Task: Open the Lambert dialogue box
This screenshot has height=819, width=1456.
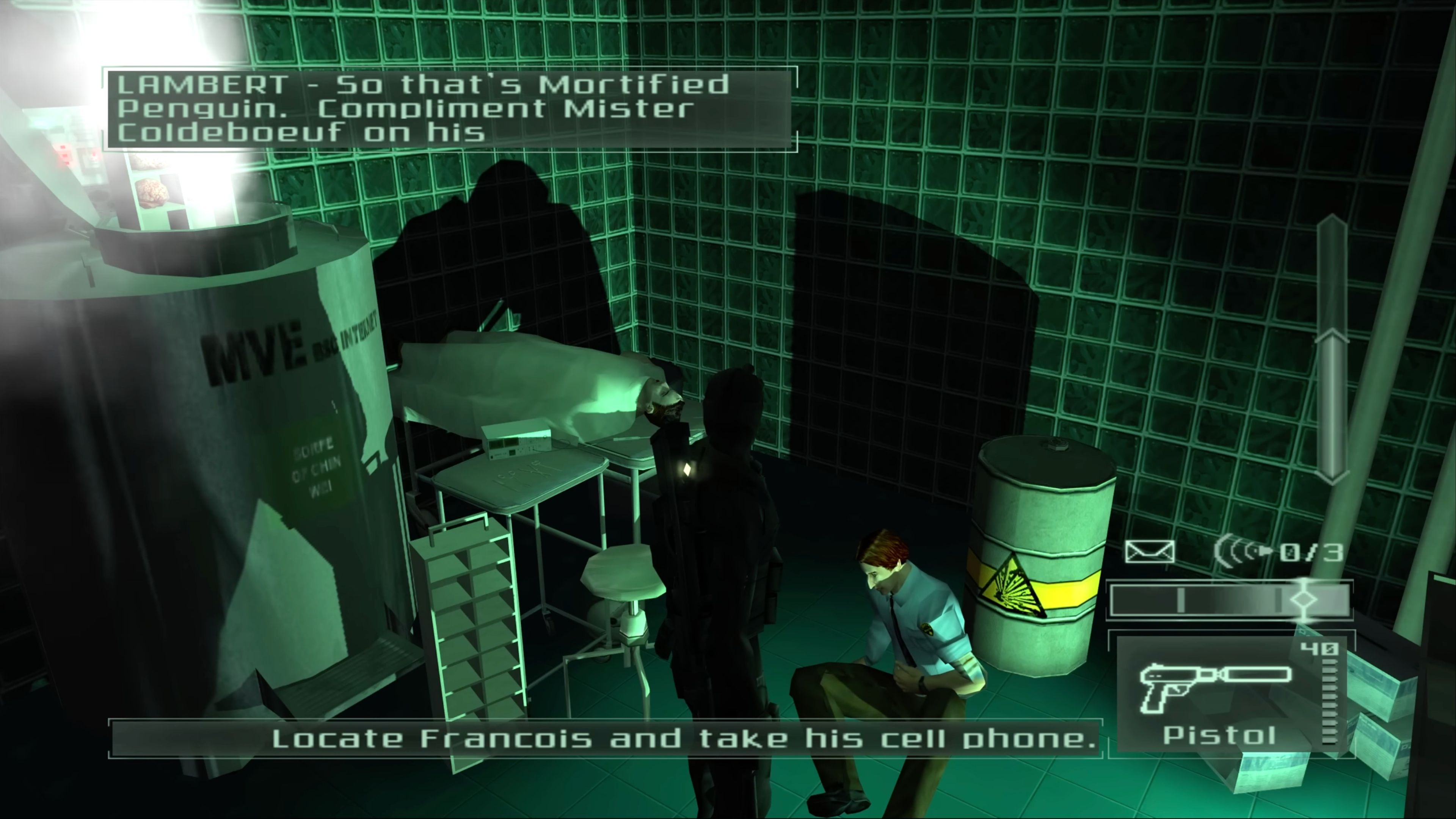Action: [x=447, y=110]
